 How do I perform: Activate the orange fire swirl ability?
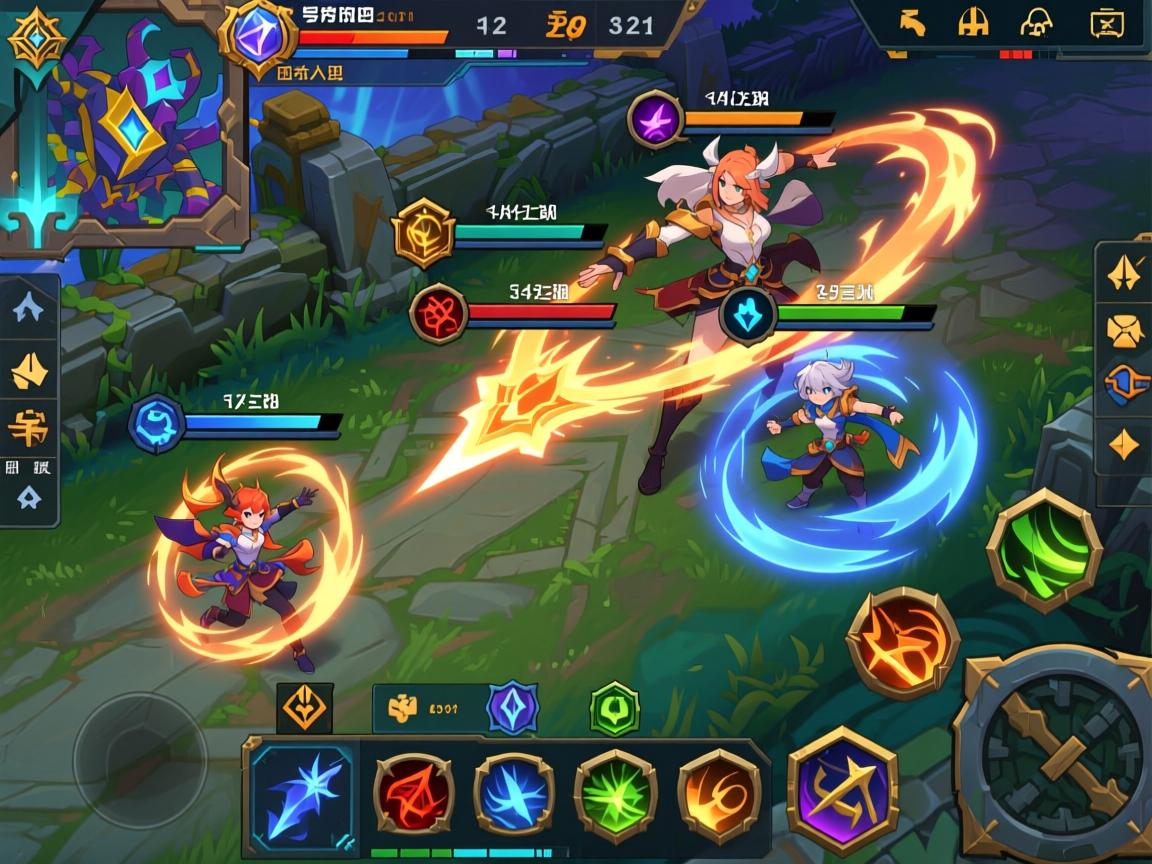[718, 793]
